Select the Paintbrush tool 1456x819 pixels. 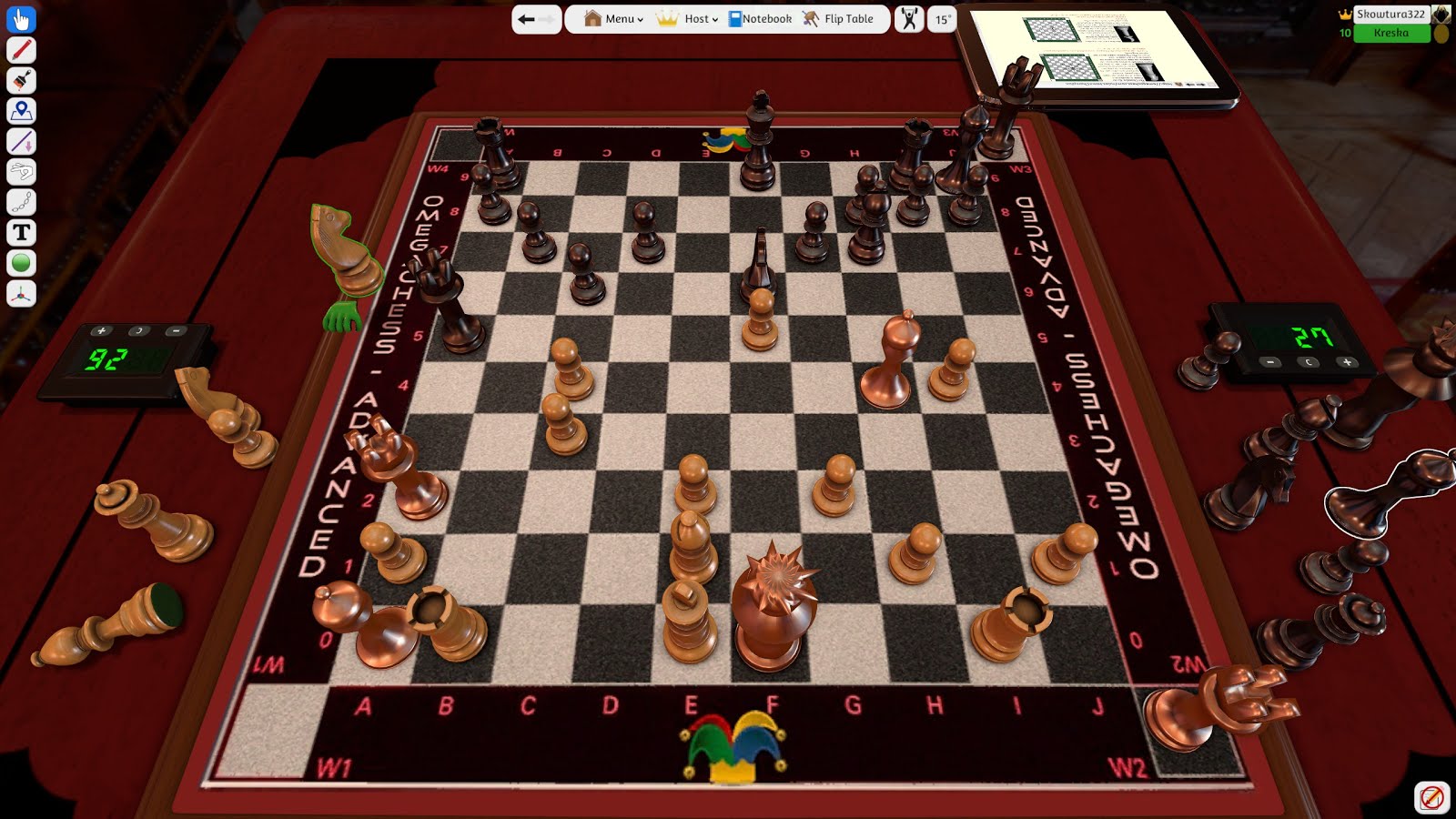point(20,80)
